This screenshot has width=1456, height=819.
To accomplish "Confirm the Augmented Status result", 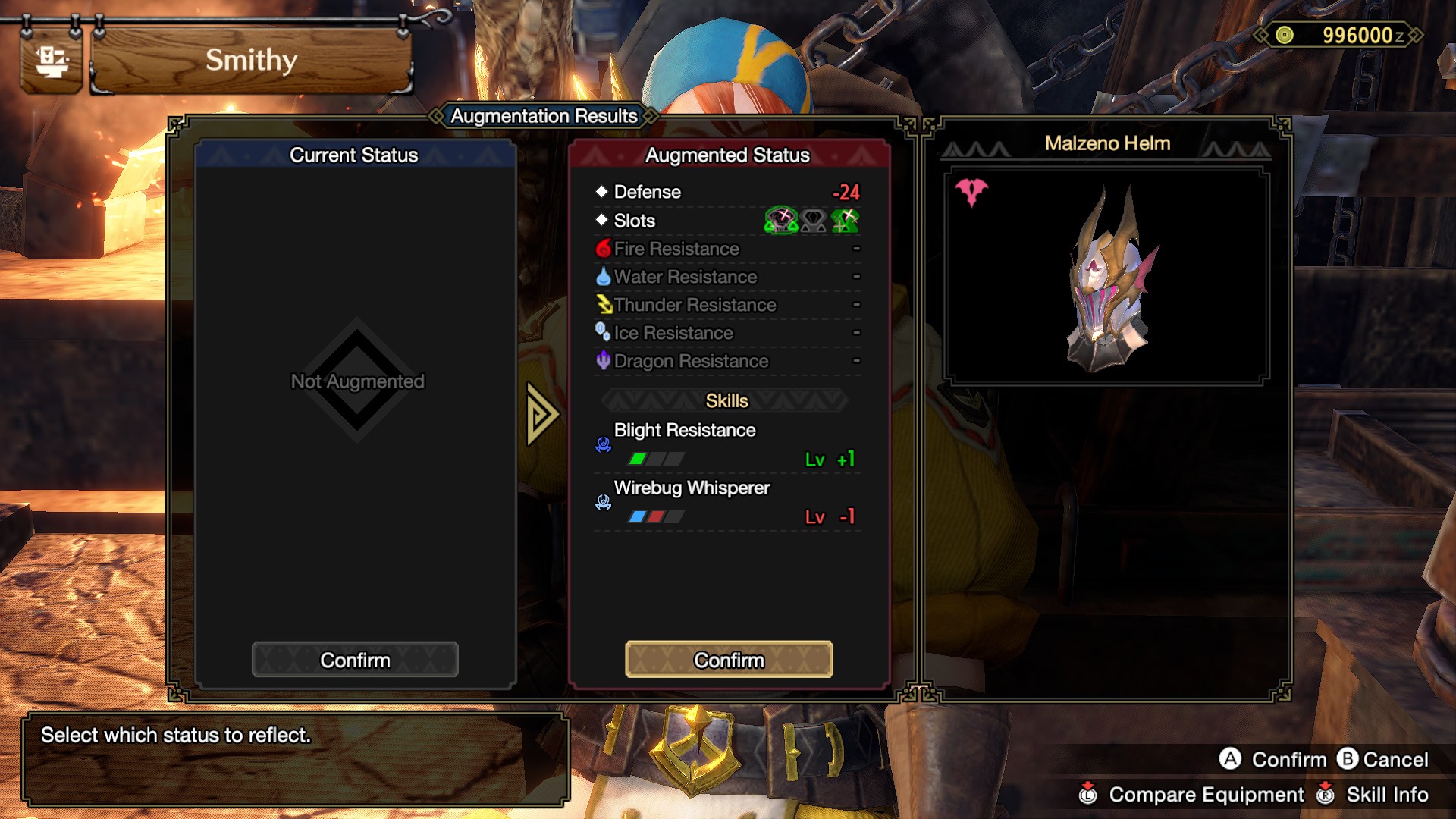I will tap(729, 660).
